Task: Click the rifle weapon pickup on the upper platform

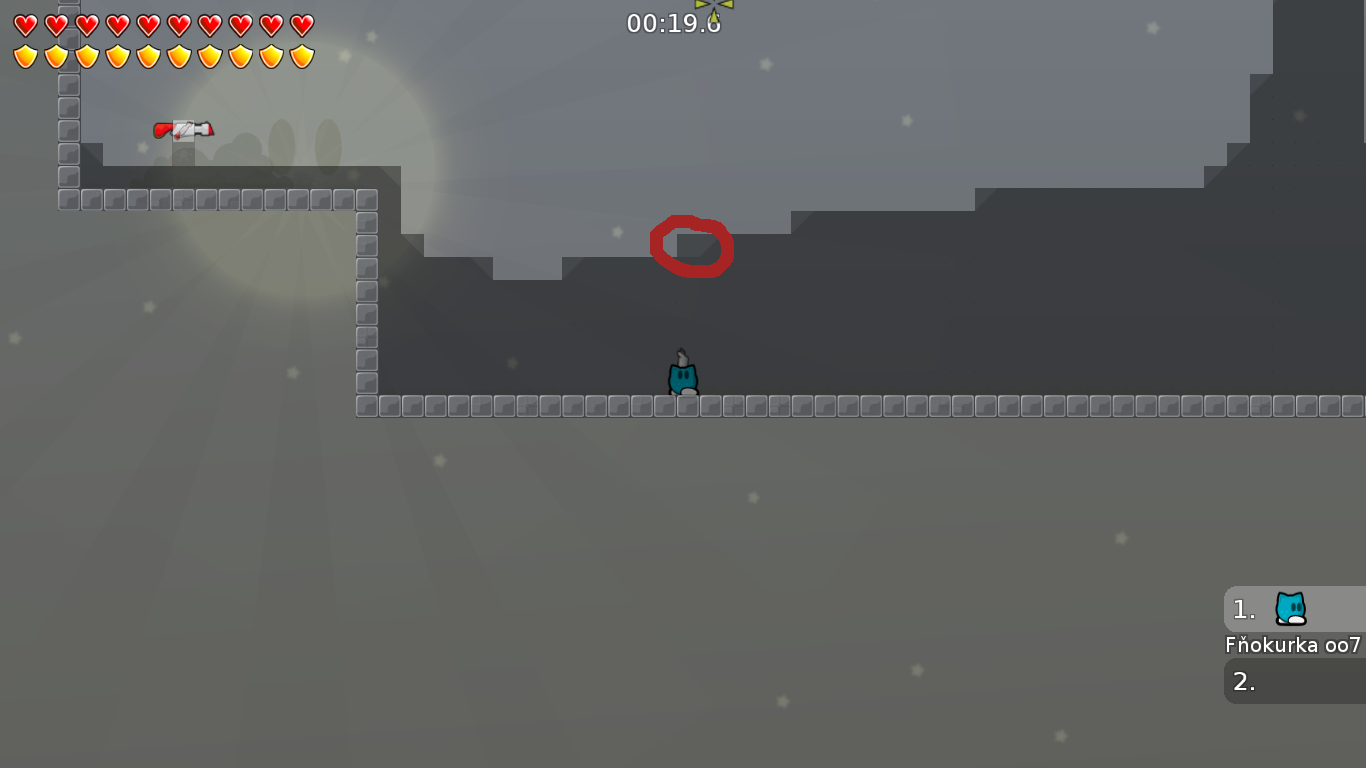Action: (183, 129)
